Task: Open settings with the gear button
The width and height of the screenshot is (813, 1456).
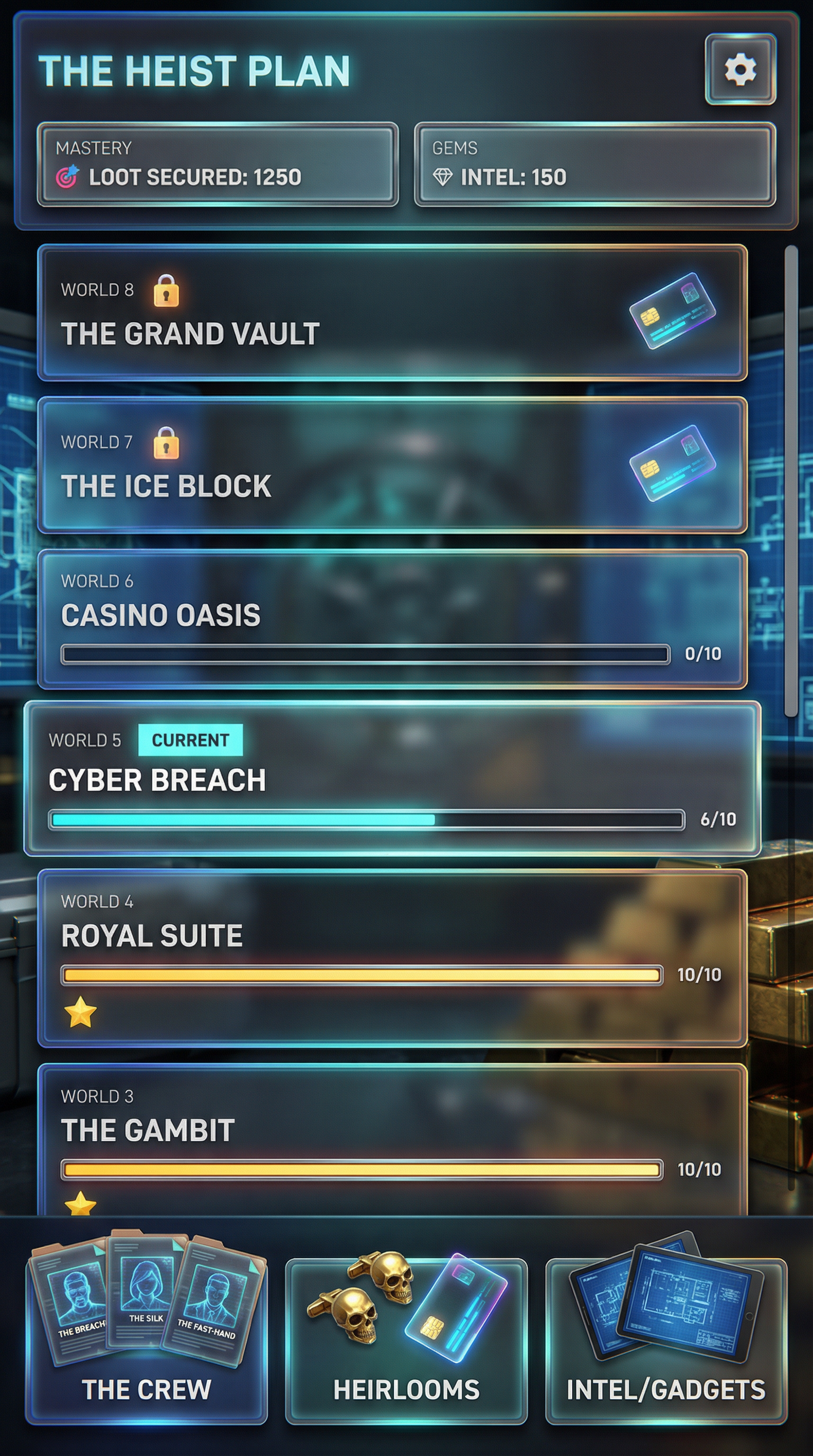Action: 740,69
